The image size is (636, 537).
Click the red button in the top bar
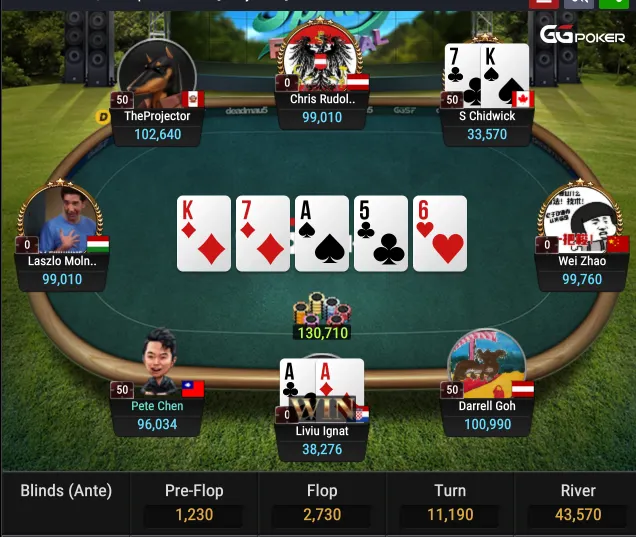pyautogui.click(x=543, y=3)
